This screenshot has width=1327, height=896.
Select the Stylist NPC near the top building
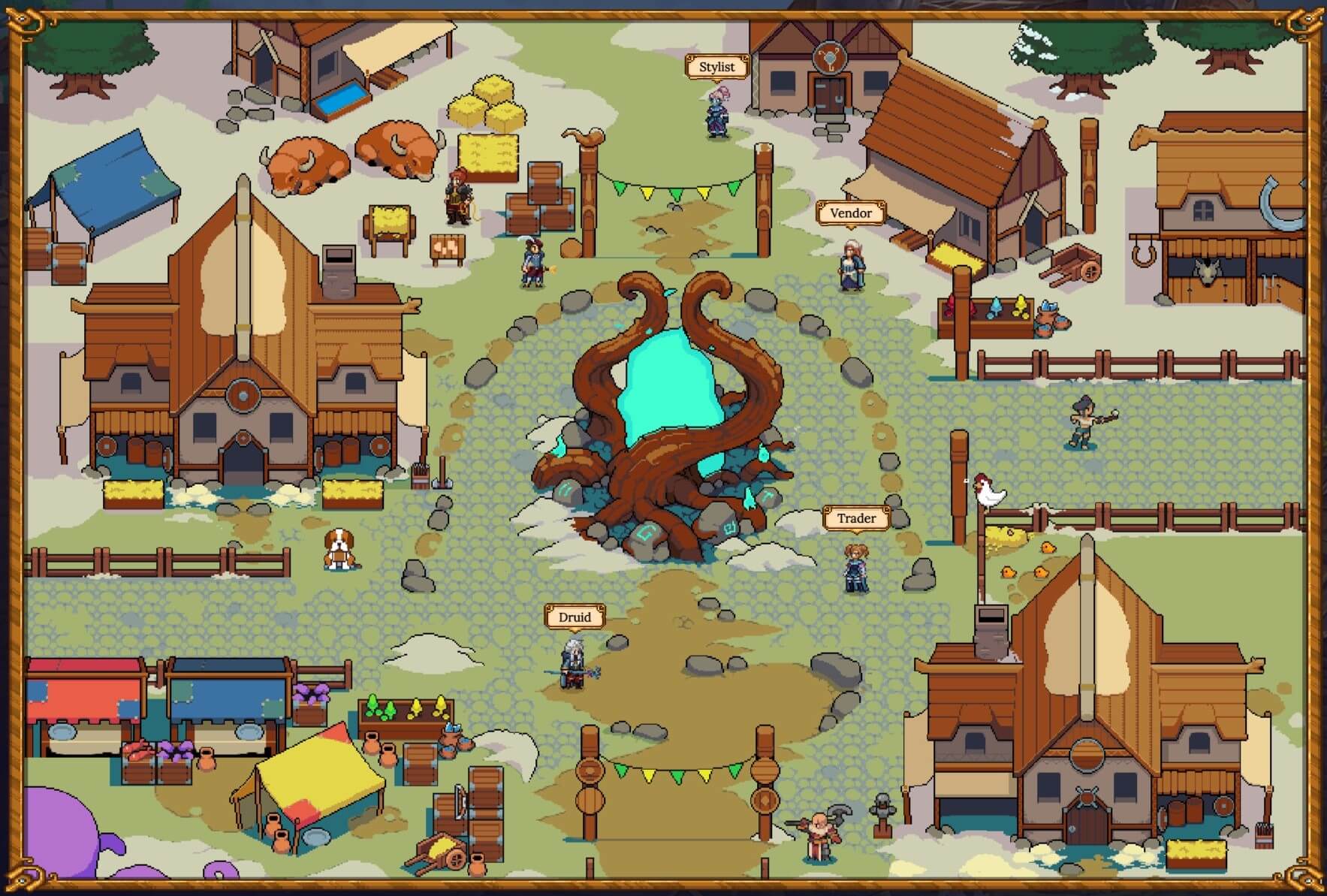click(x=716, y=111)
